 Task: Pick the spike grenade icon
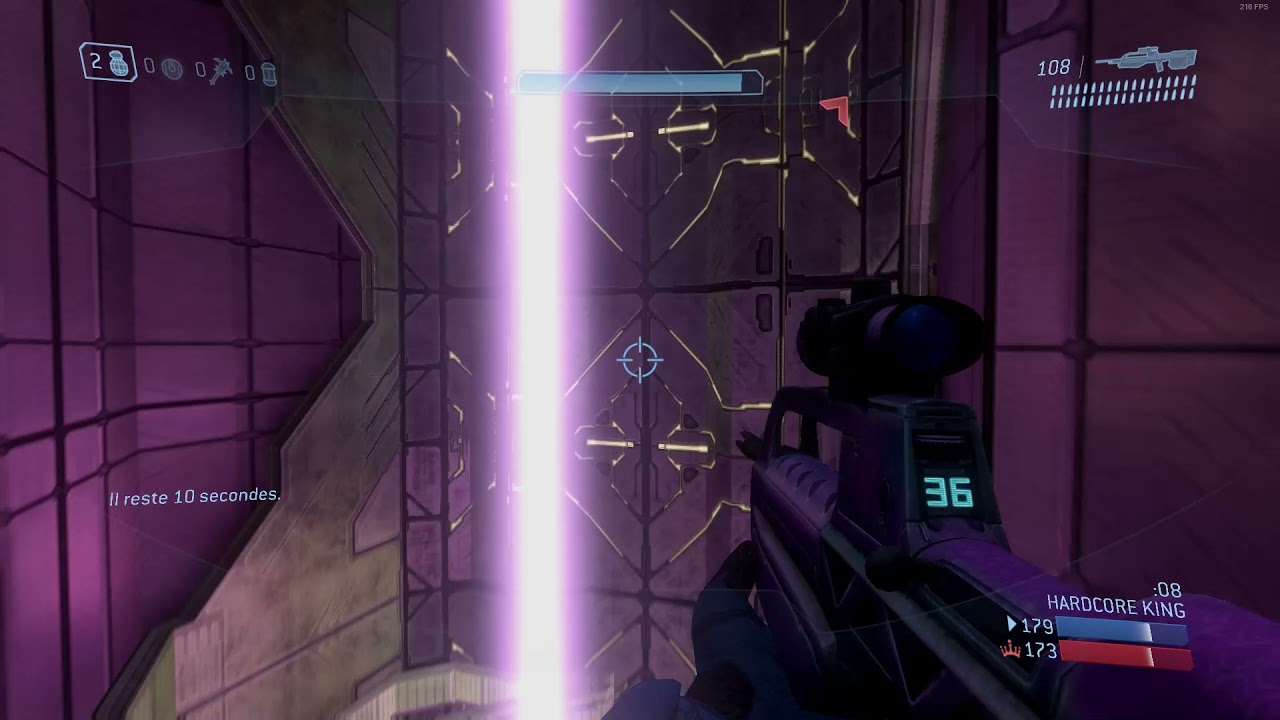pos(221,71)
